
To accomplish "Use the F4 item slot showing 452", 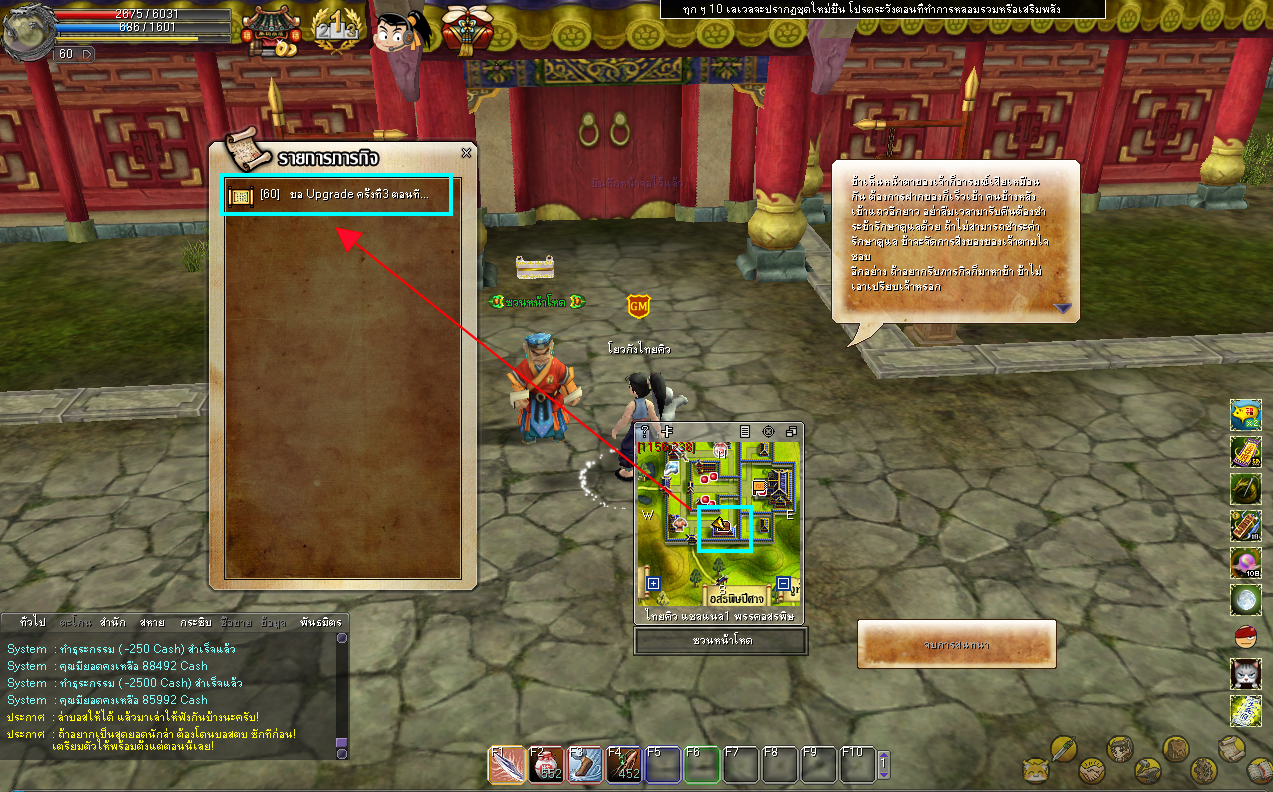I will click(624, 766).
